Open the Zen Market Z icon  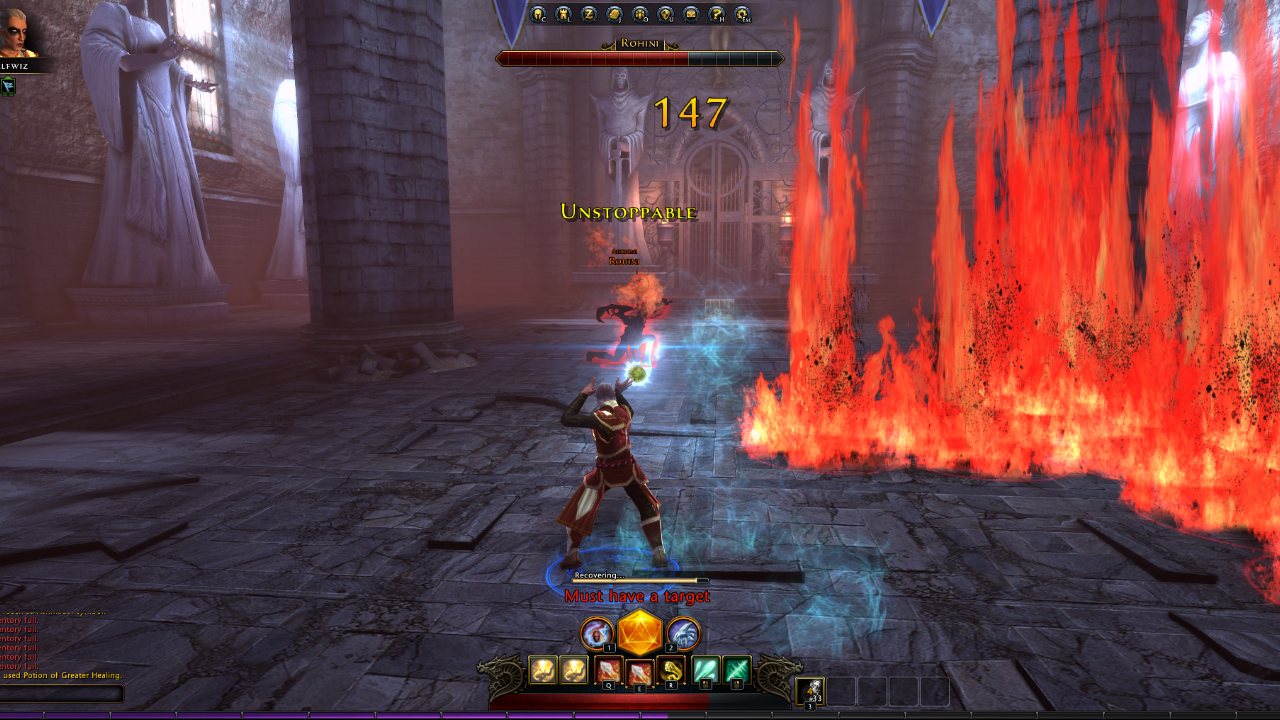590,16
